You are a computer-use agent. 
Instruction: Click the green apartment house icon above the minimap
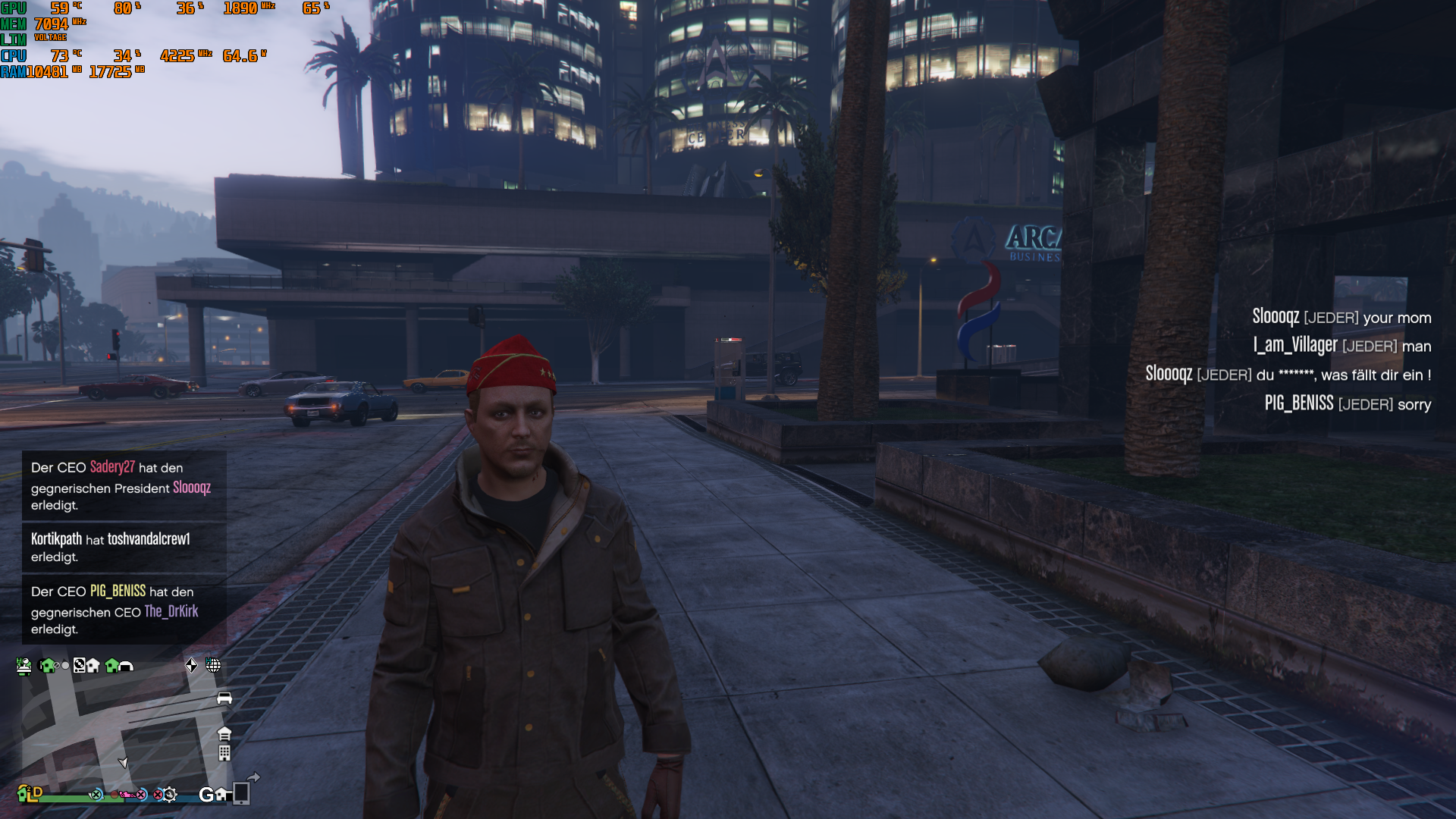(x=47, y=666)
